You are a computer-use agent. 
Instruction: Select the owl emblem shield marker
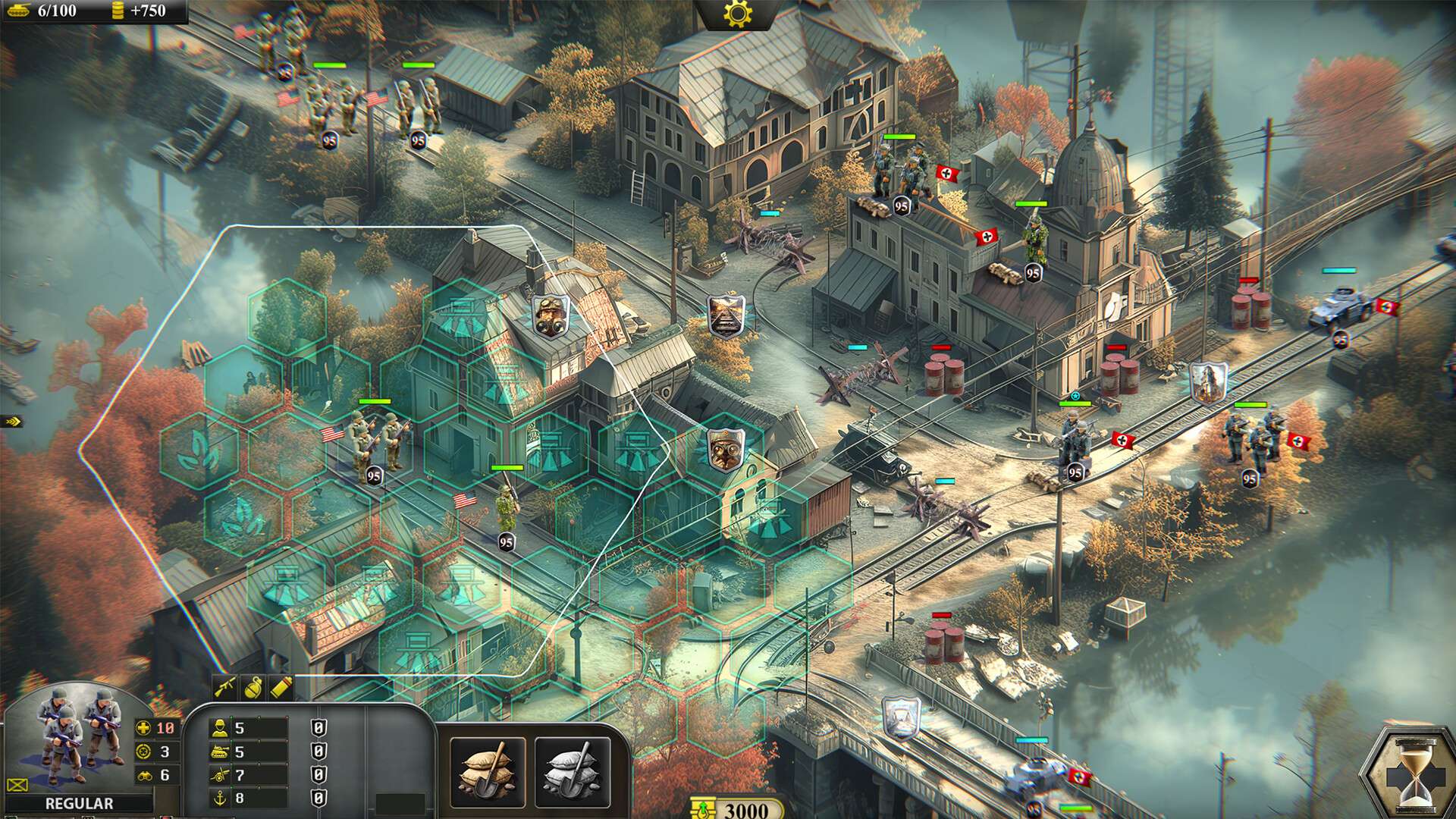pyautogui.click(x=725, y=449)
